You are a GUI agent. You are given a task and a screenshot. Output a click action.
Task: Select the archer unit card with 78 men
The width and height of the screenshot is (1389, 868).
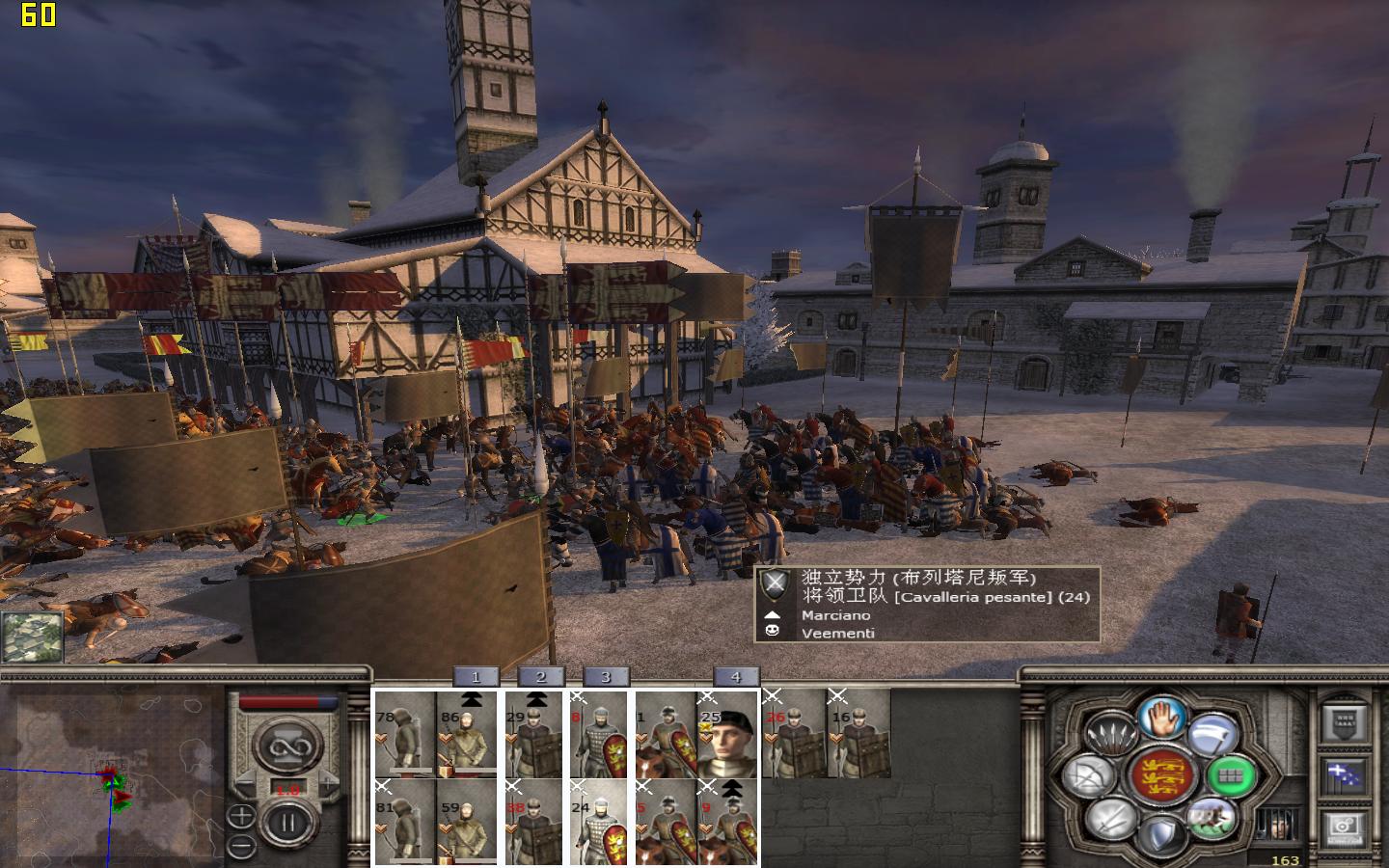click(x=405, y=733)
